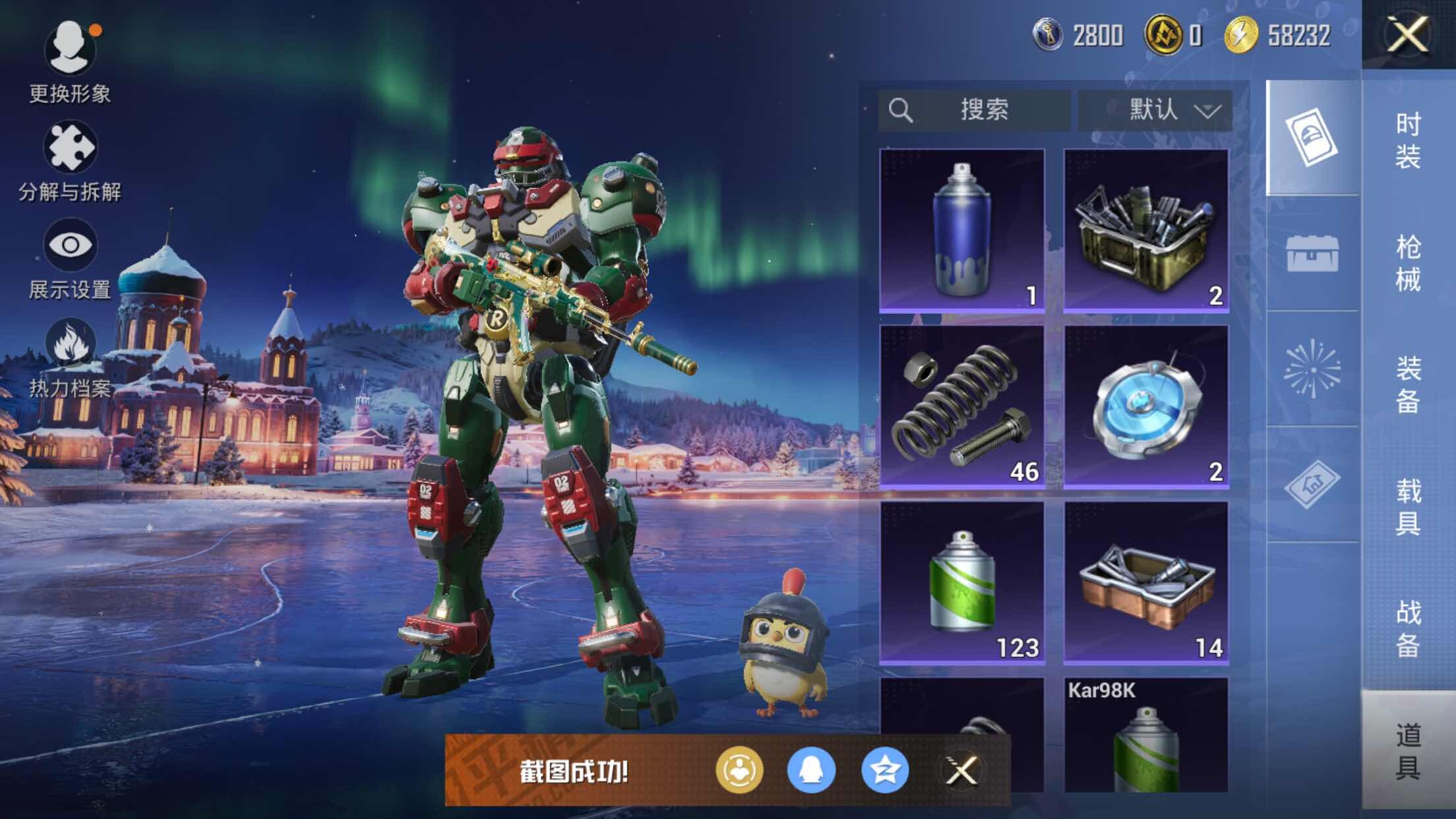1456x819 pixels.
Task: Click the 搜索 search field
Action: pyautogui.click(x=974, y=110)
